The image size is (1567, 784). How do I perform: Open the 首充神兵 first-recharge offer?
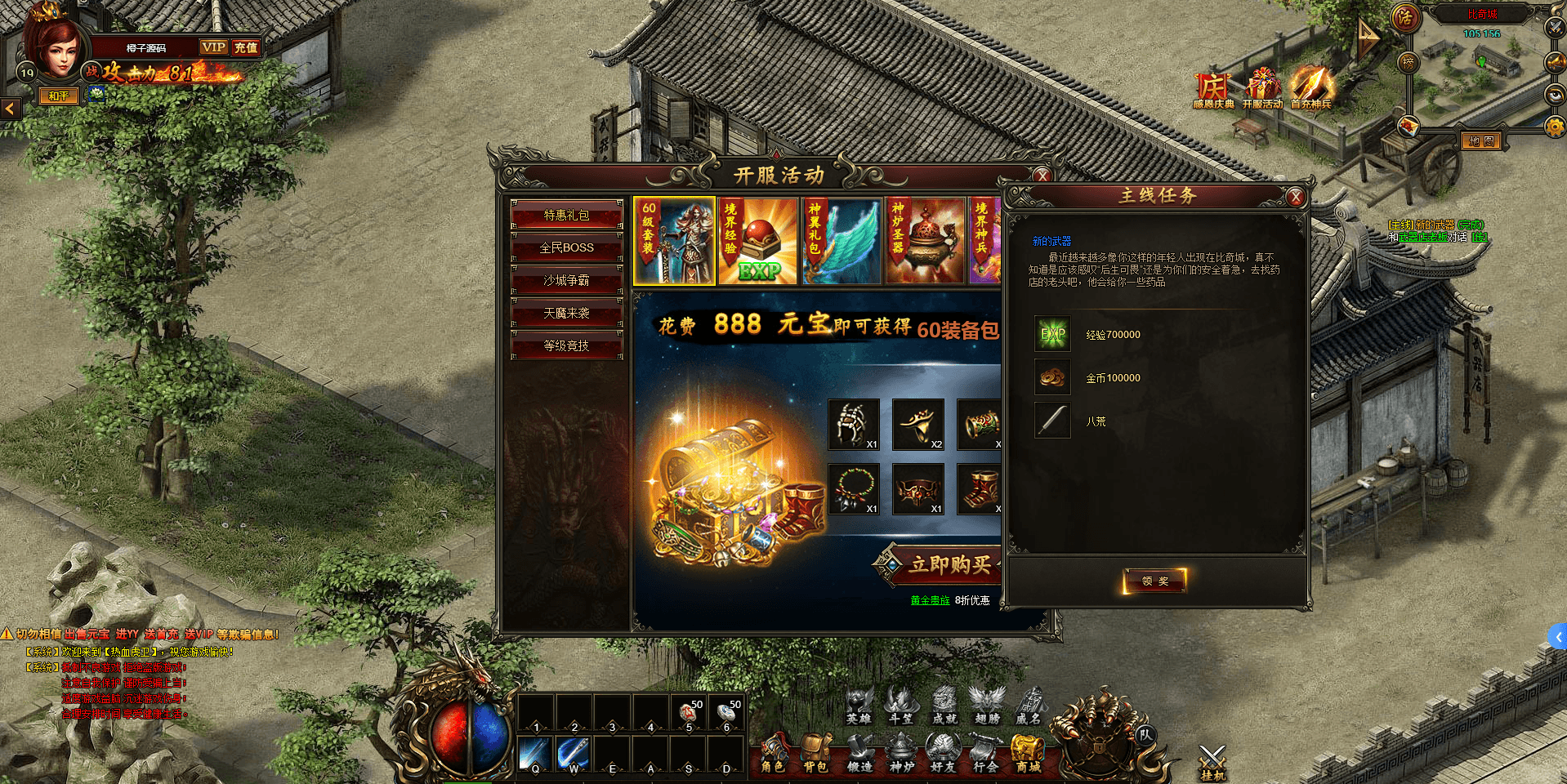click(x=1310, y=88)
